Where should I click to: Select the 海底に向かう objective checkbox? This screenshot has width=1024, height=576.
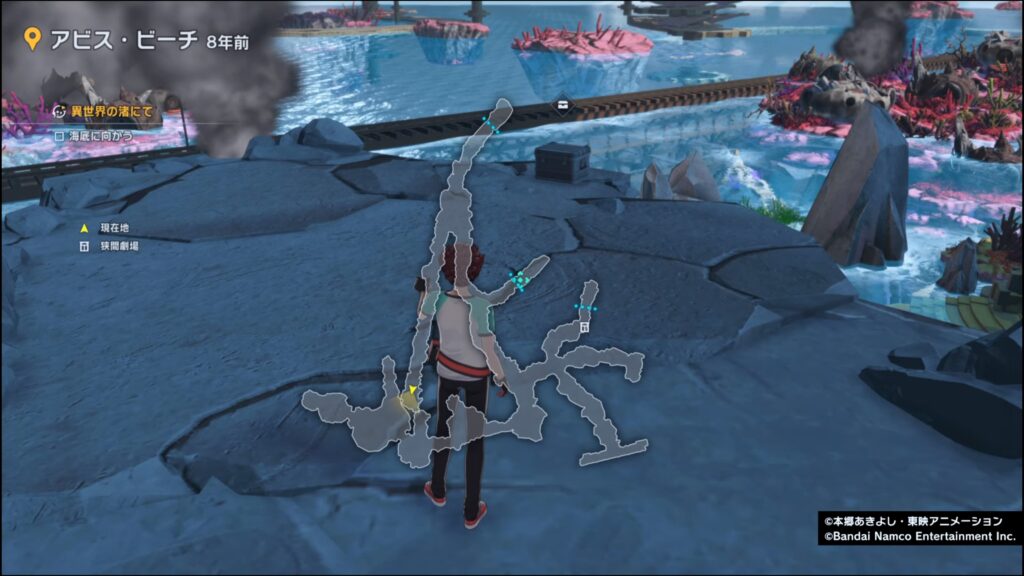[59, 134]
